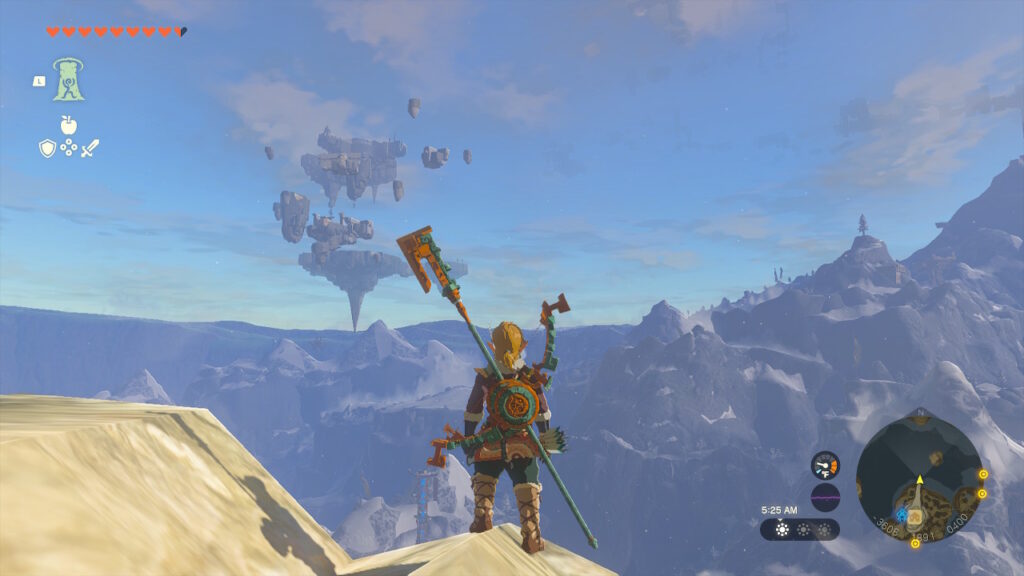Activate the green Ascend ability icon
Screen dimensions: 1024x576
[x=69, y=80]
